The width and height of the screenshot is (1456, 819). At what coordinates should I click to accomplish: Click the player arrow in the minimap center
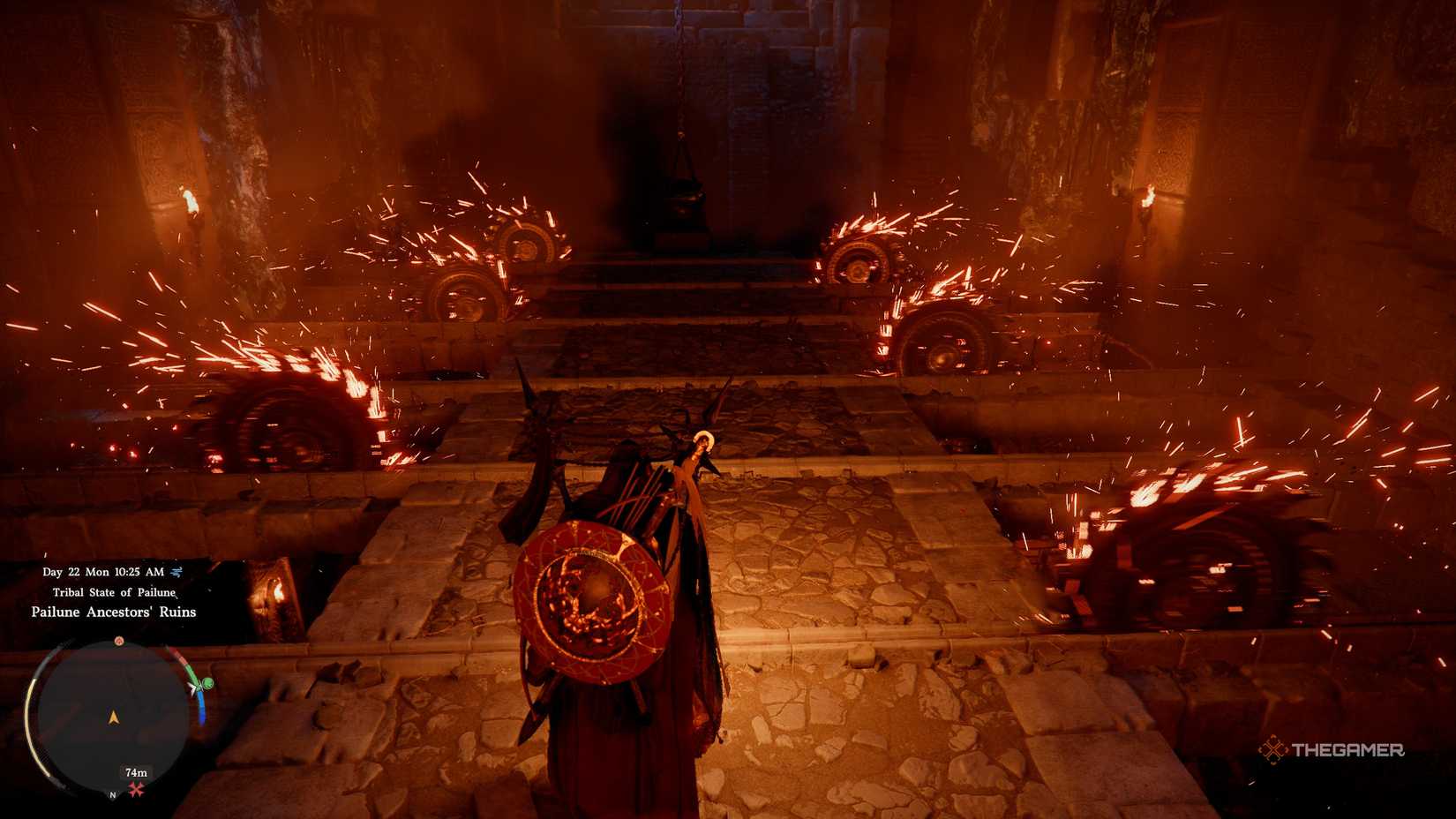click(x=114, y=717)
